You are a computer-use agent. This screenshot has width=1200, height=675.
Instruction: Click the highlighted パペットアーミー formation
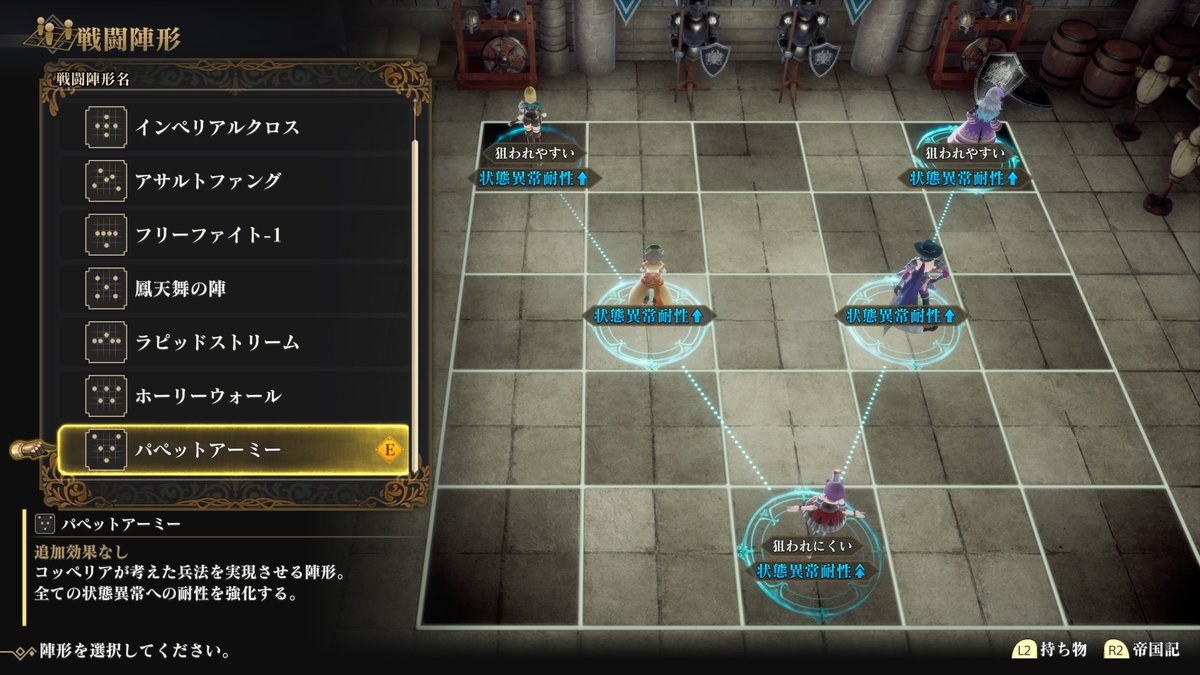[x=233, y=450]
